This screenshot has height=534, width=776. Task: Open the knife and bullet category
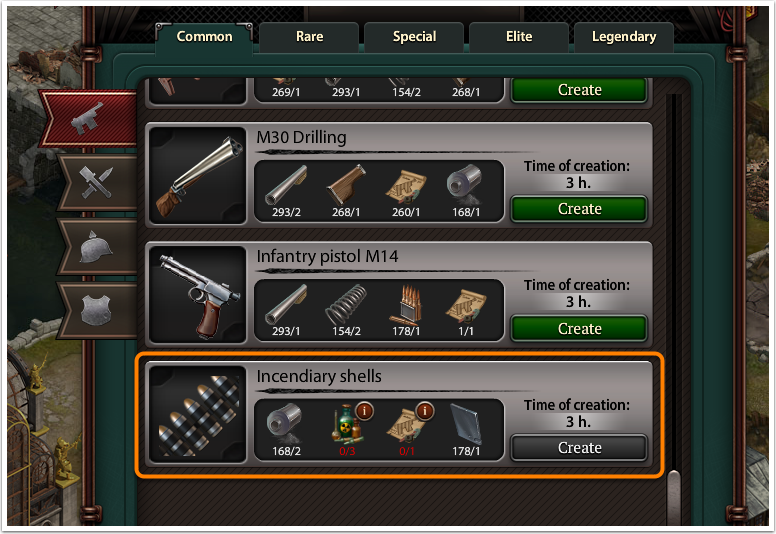(97, 182)
